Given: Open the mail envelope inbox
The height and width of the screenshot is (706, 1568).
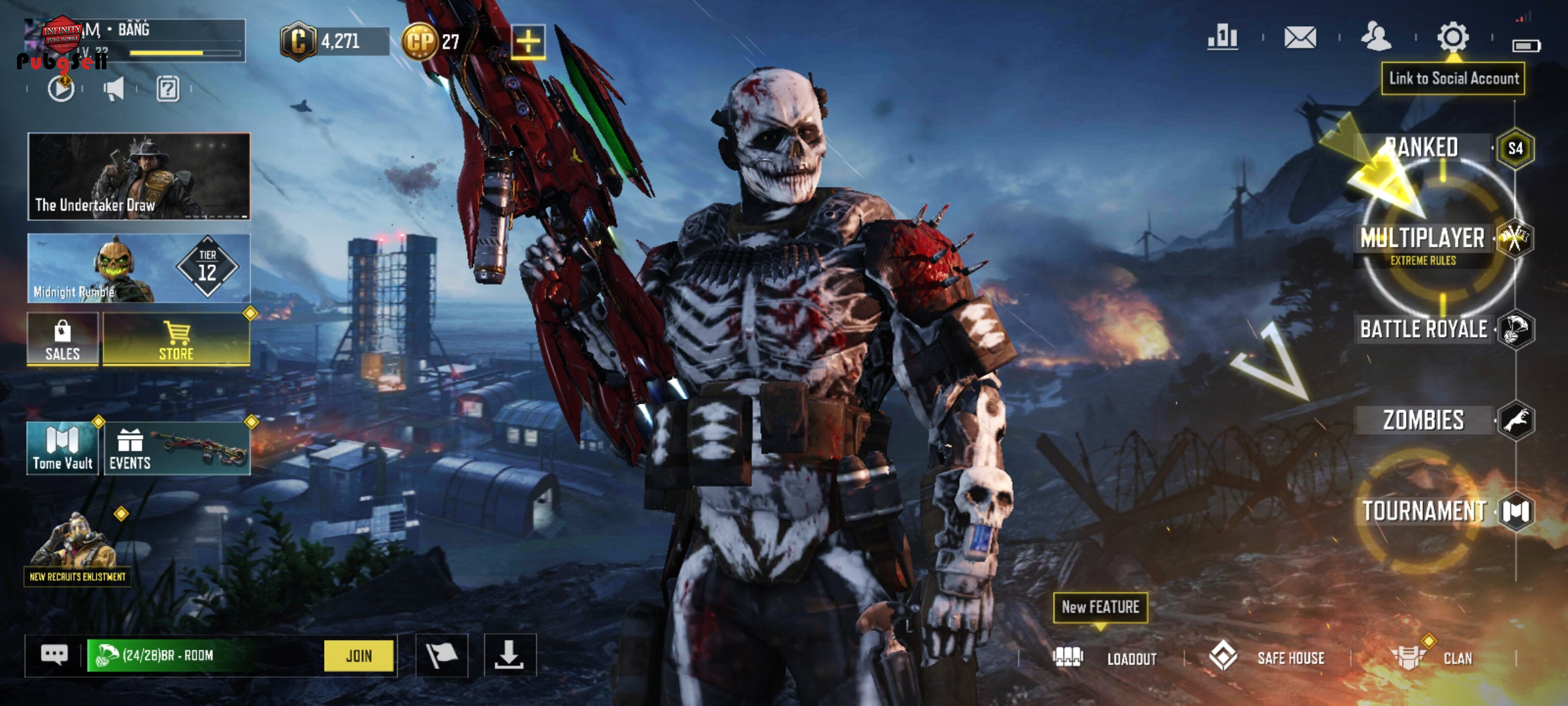Looking at the screenshot, I should pyautogui.click(x=1300, y=37).
